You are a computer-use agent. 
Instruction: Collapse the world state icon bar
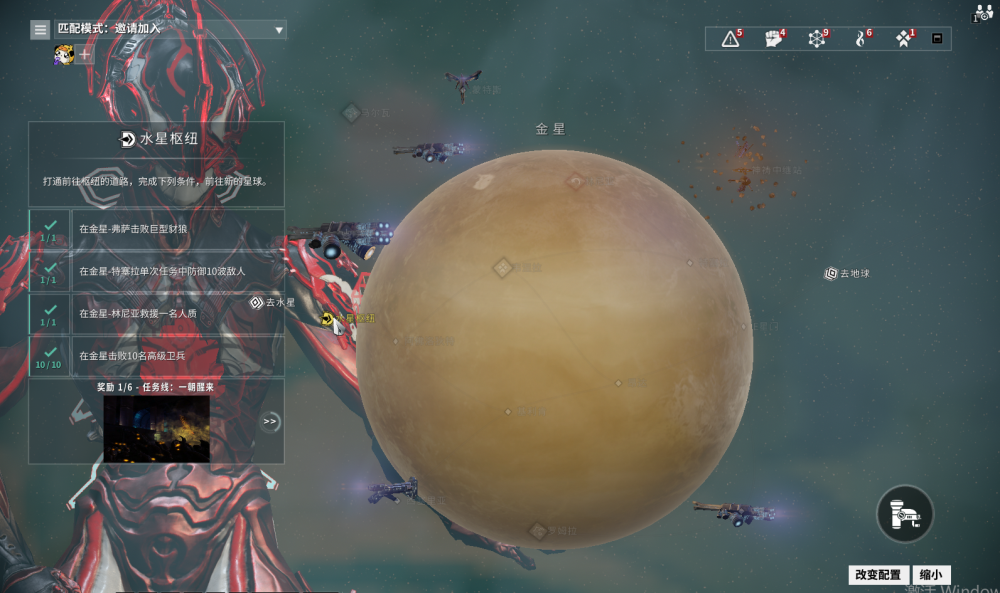[x=937, y=39]
